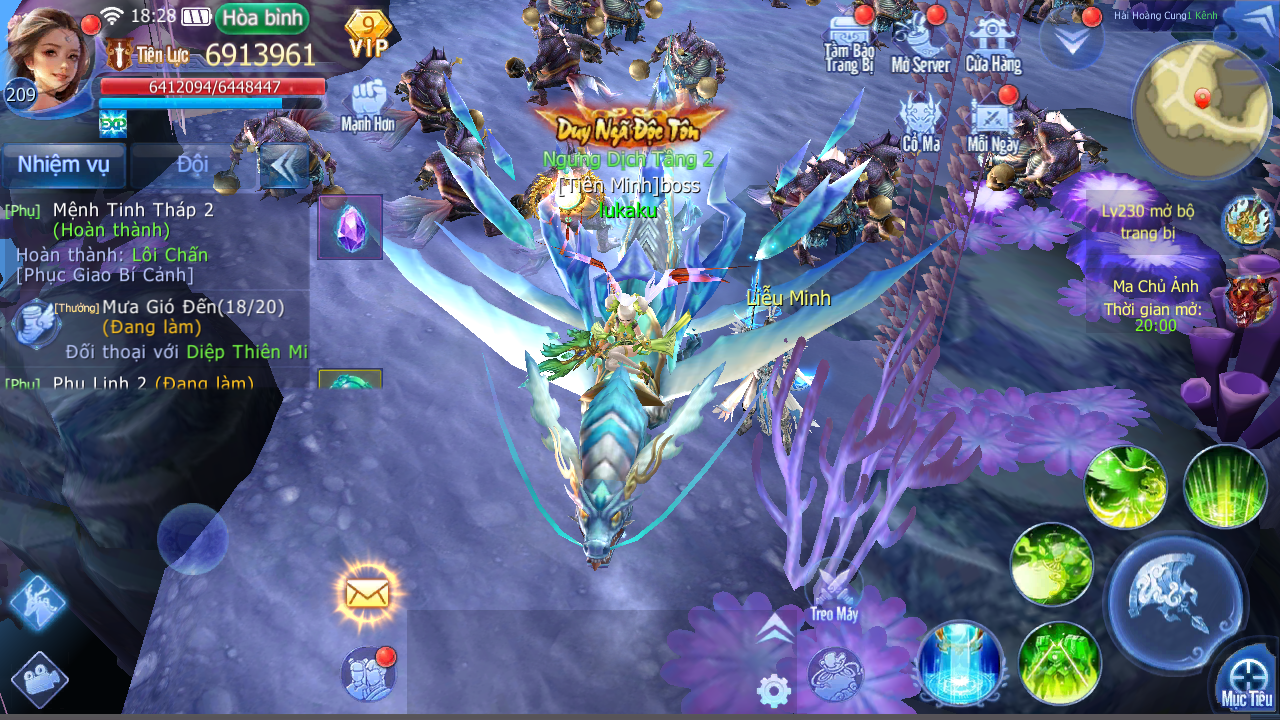Open the Mỗi Ngày daily menu
1280x720 pixels.
(993, 122)
